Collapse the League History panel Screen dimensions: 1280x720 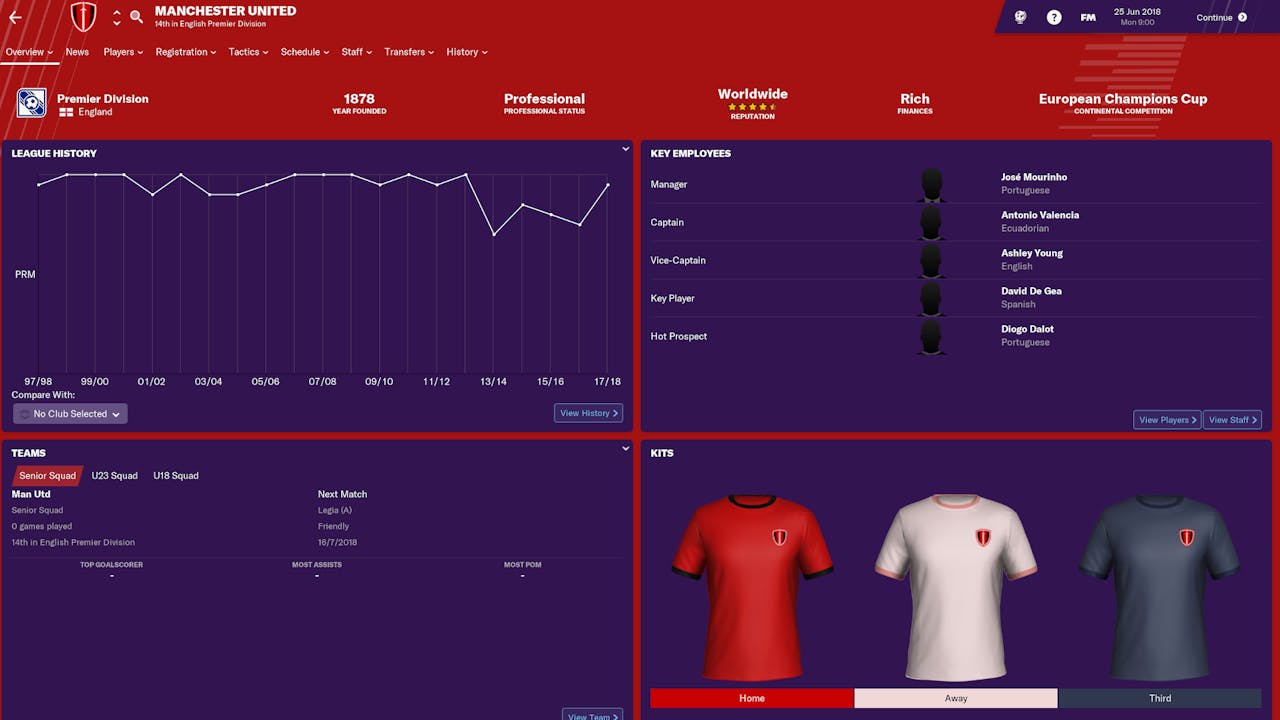coord(625,148)
